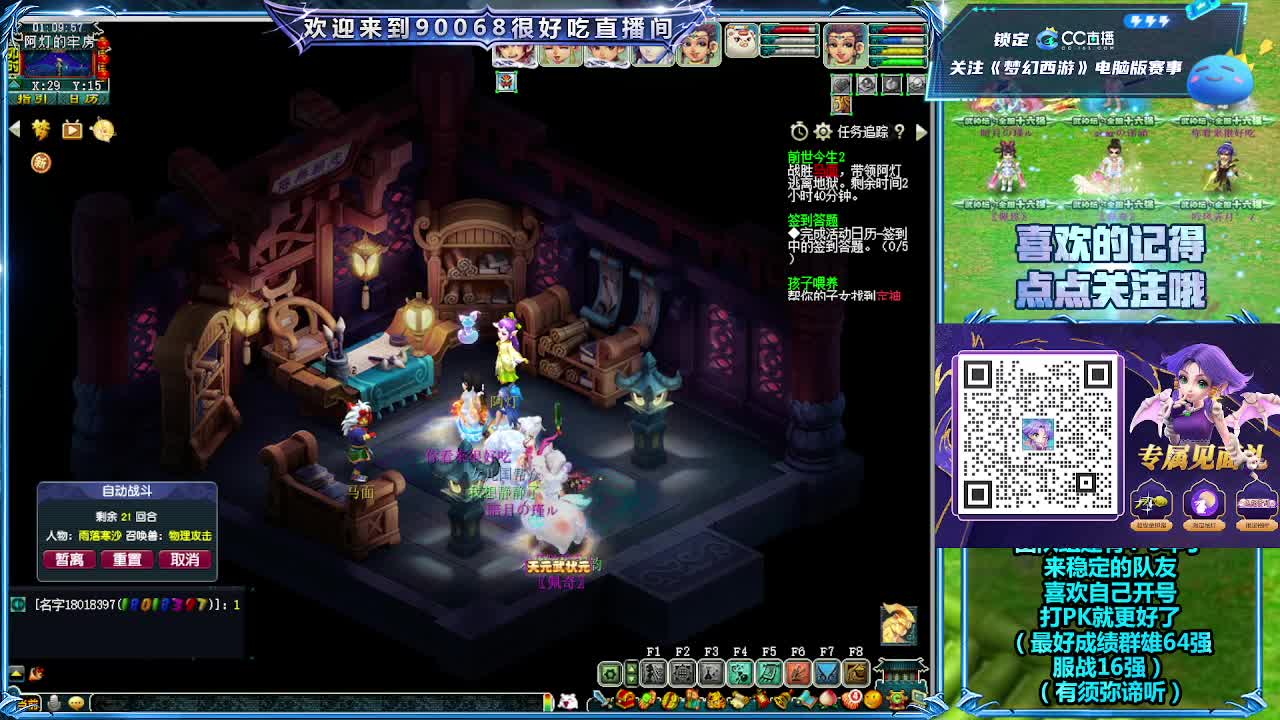Switch to the 指引 tab under the minimap
Viewport: 1280px width, 720px height.
(33, 98)
